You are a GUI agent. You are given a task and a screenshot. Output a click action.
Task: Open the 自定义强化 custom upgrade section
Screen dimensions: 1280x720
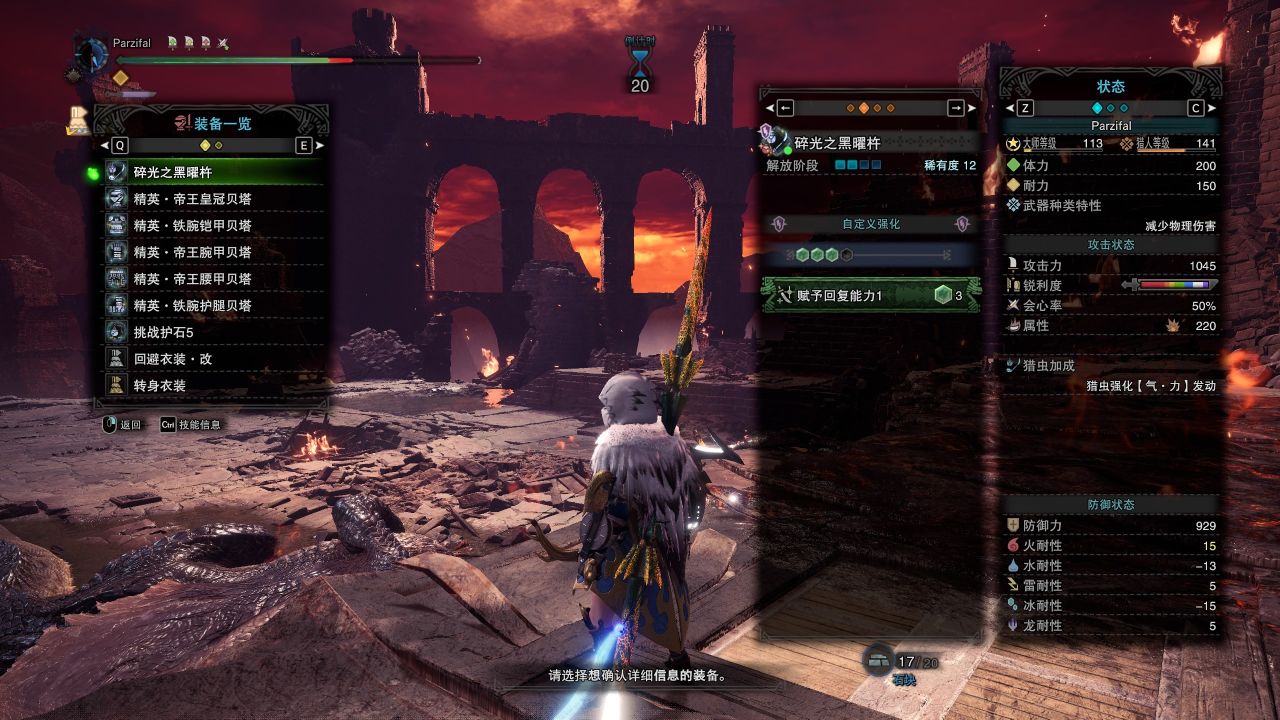pos(870,224)
